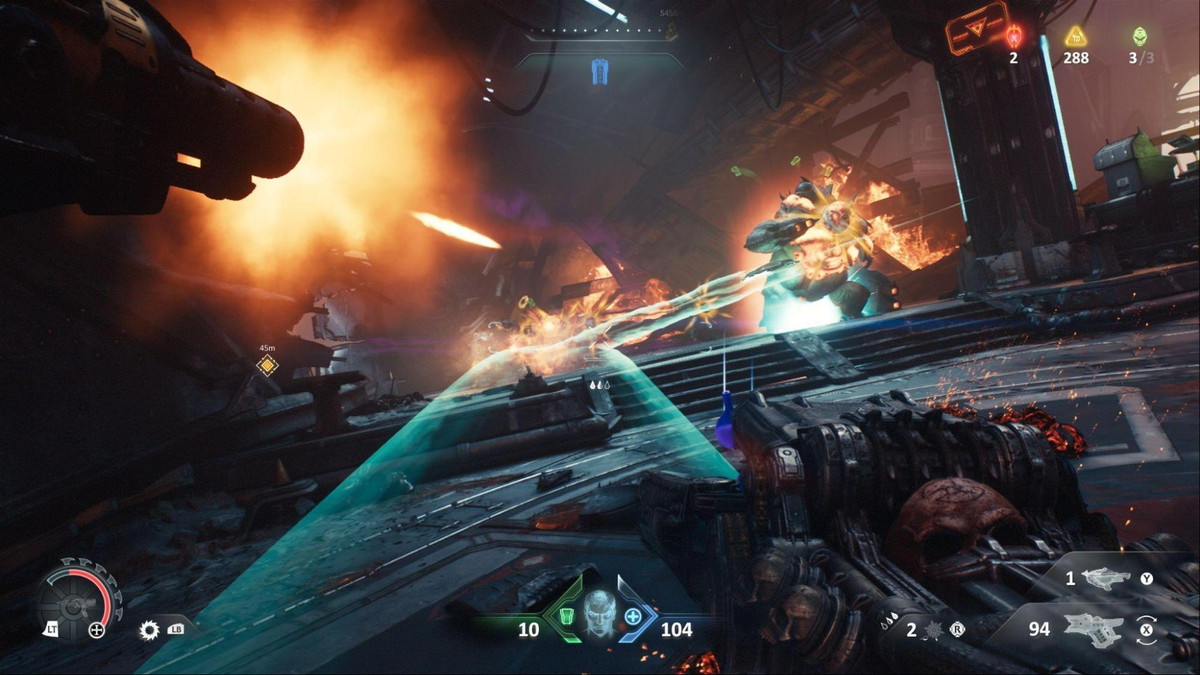Screen dimensions: 1200x675
Task: Select the red skull kill counter icon
Action: point(1014,37)
